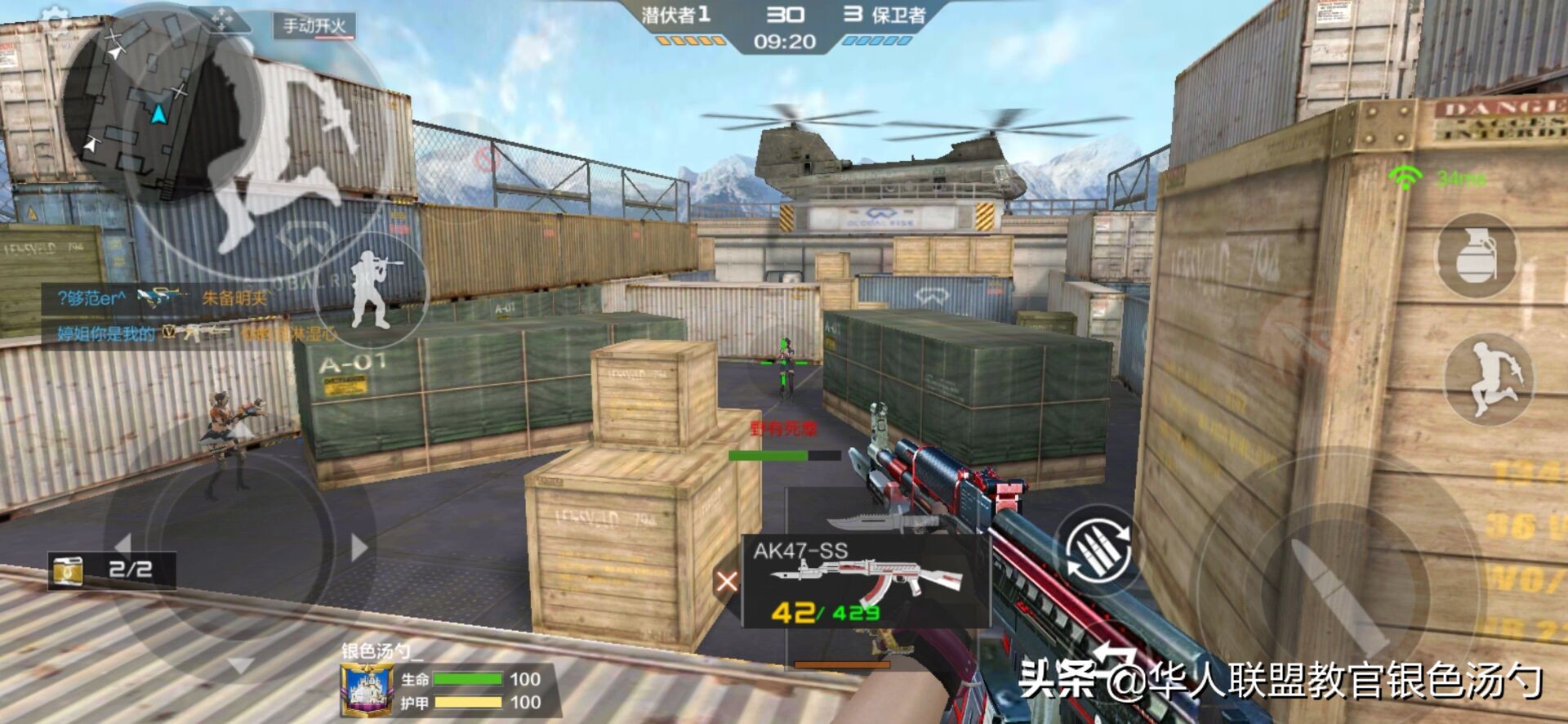Toggle the 手动开火 manual fire button
The image size is (1568, 724).
pyautogui.click(x=314, y=26)
